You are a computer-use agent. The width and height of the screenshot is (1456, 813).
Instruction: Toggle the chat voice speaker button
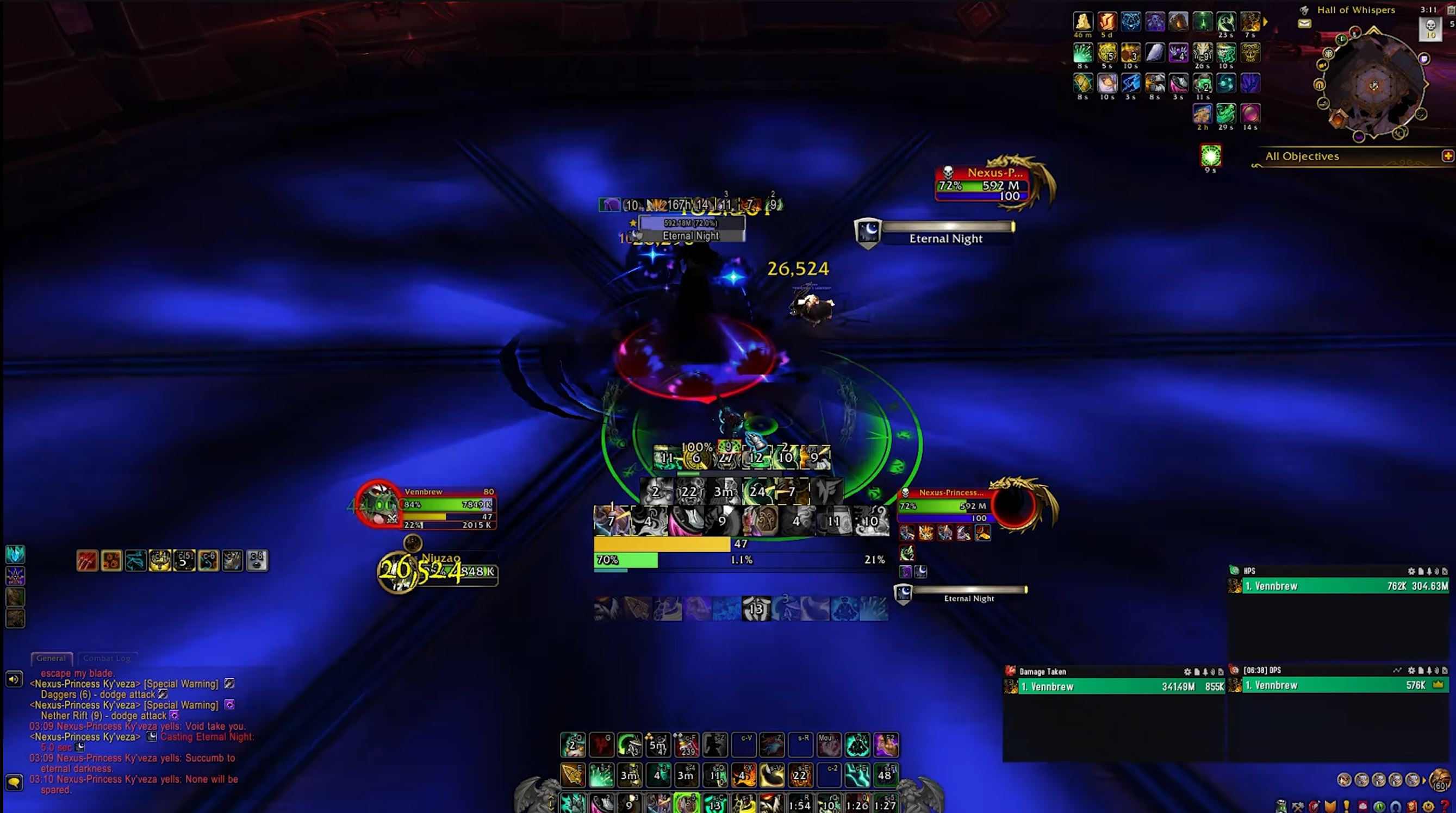14,679
